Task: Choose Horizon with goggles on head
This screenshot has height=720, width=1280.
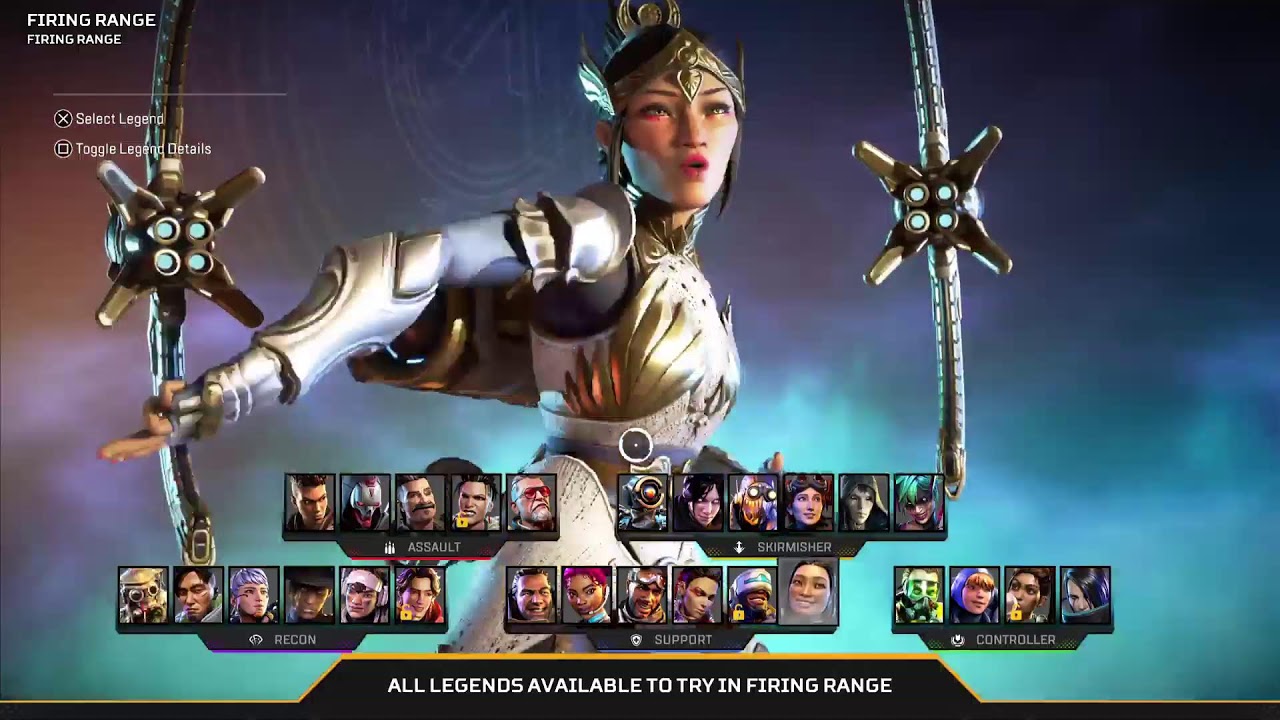Action: (x=808, y=502)
